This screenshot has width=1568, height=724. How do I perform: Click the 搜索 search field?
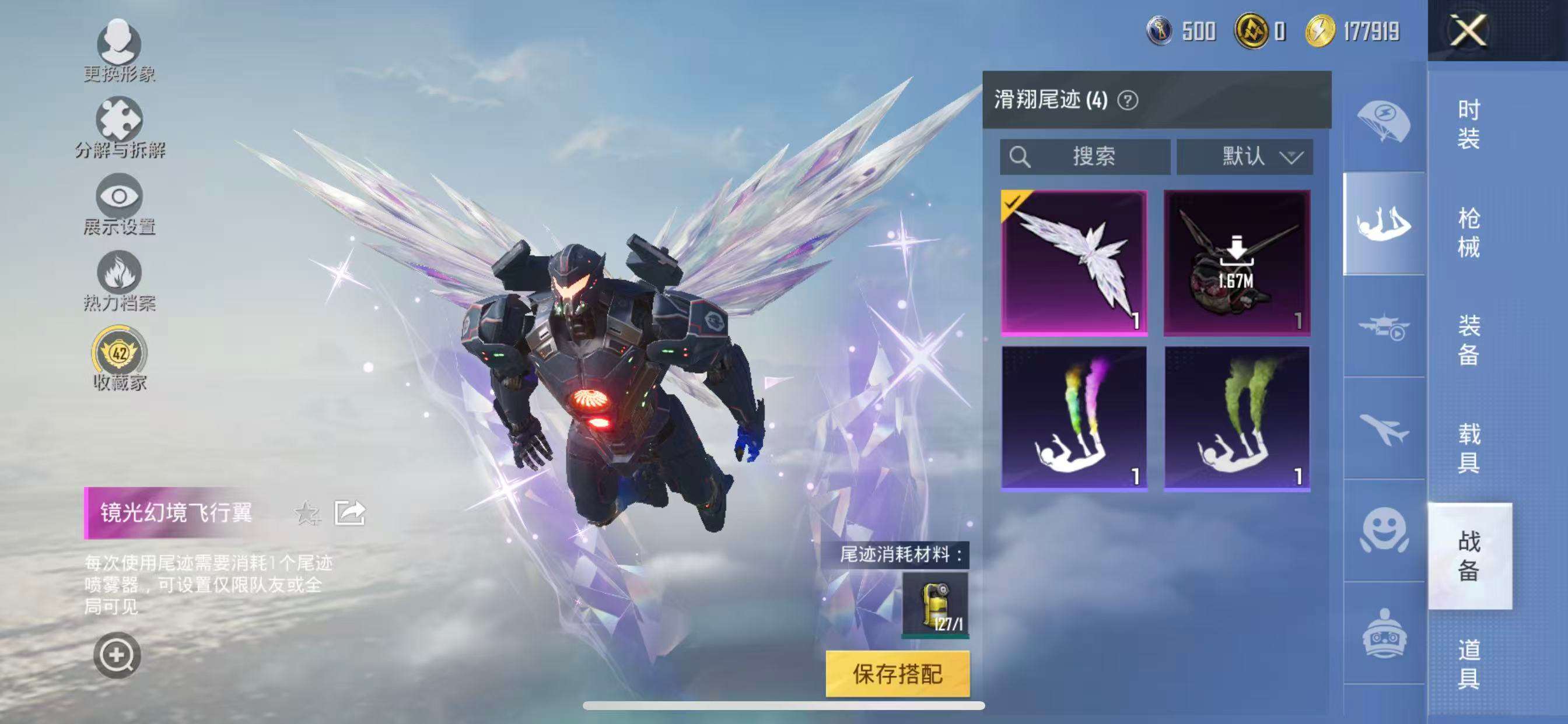[1084, 157]
